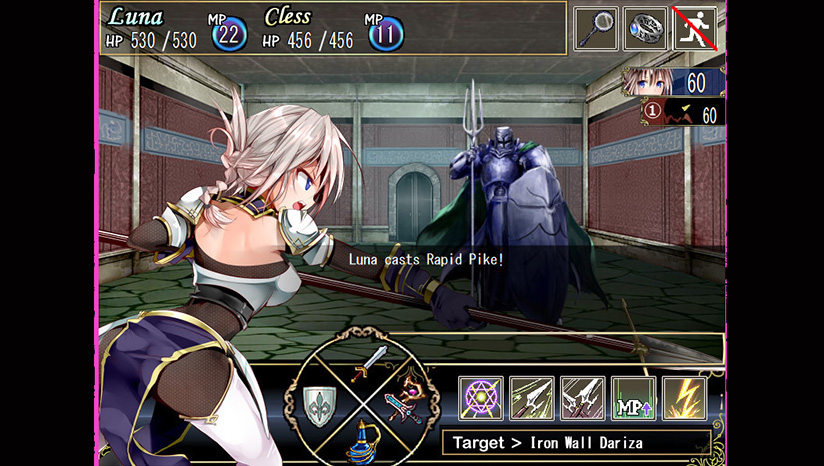Cast the lightning bolt skill
824x466 pixels.
(x=684, y=398)
